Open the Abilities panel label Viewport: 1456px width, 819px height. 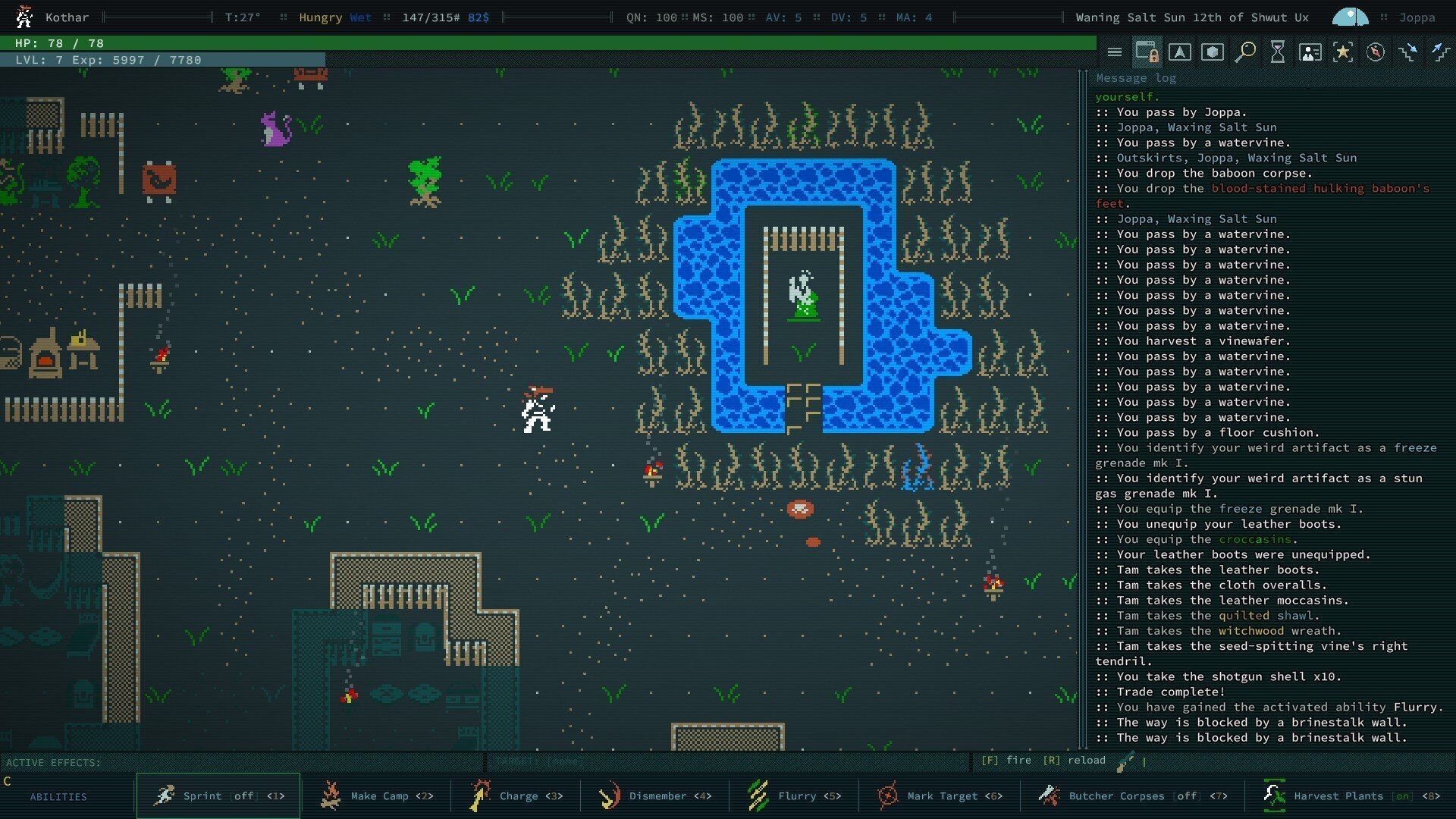click(58, 796)
